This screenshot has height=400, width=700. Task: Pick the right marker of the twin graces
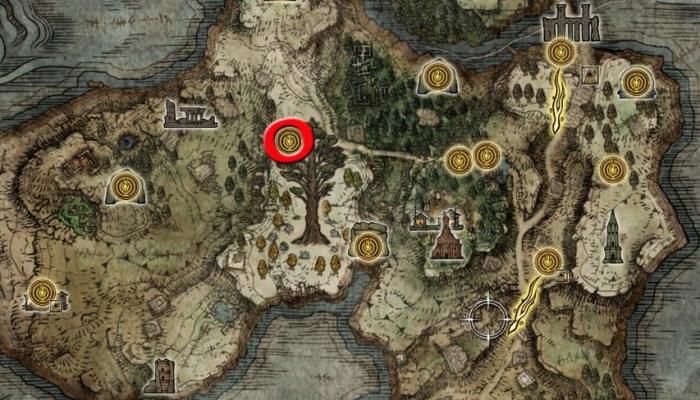[x=487, y=155]
